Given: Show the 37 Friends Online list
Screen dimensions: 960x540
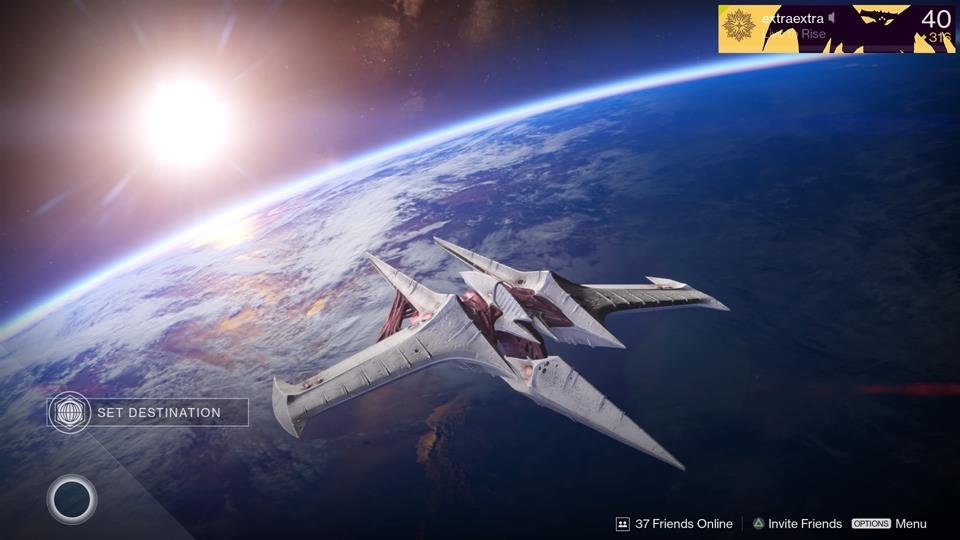Looking at the screenshot, I should 674,523.
